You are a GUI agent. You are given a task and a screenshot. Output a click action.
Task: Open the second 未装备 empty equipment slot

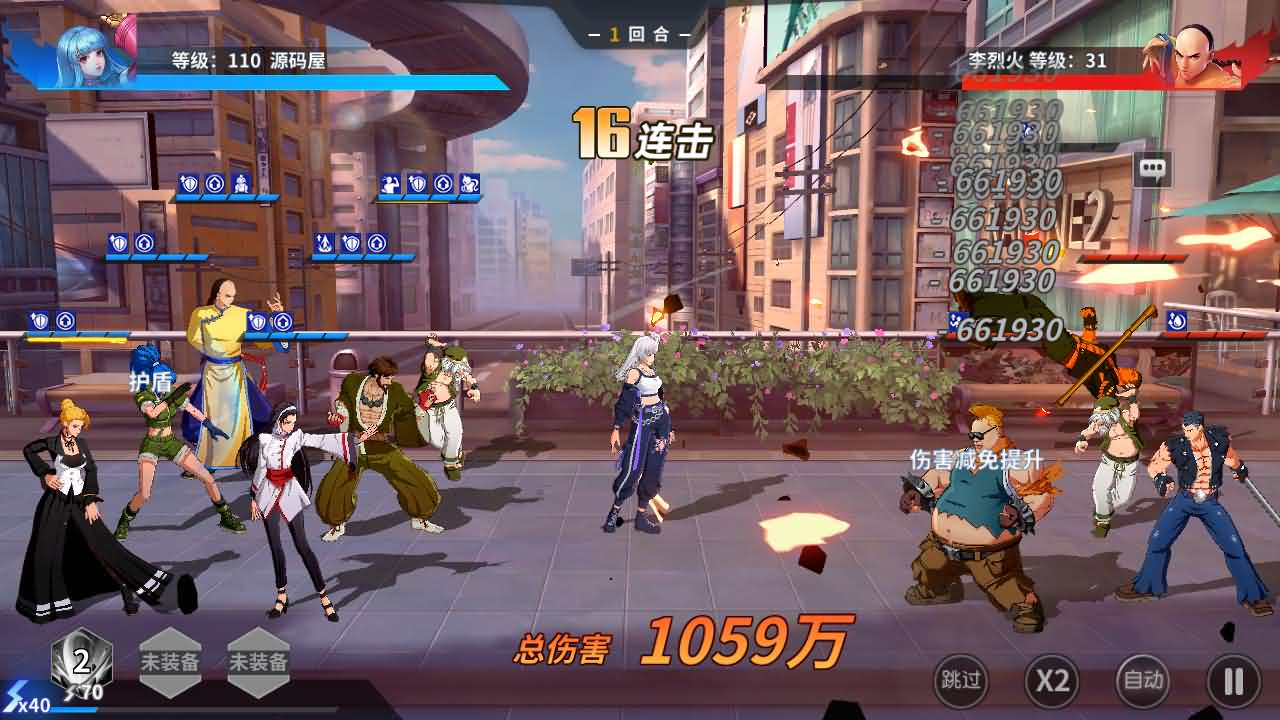(258, 660)
